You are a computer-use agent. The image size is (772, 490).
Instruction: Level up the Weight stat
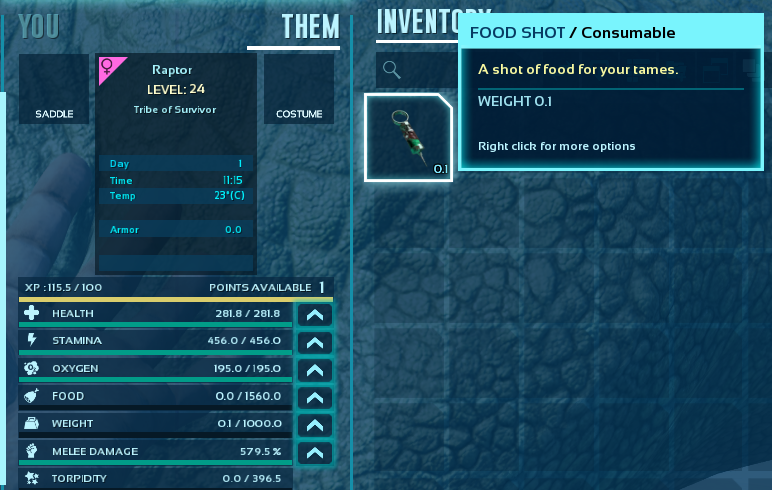(315, 425)
